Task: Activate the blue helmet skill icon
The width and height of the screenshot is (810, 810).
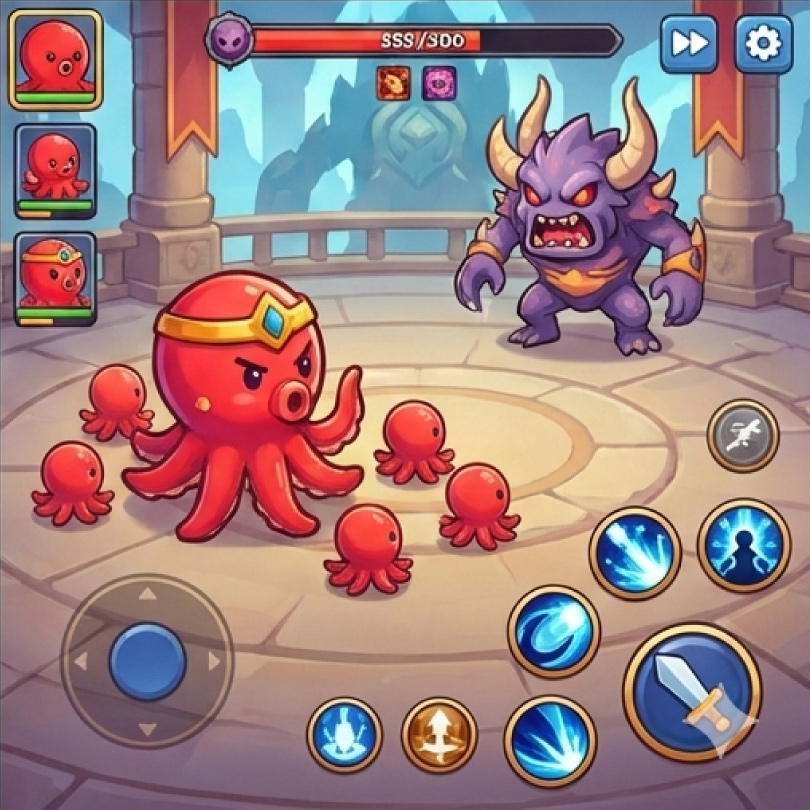Action: click(x=344, y=735)
